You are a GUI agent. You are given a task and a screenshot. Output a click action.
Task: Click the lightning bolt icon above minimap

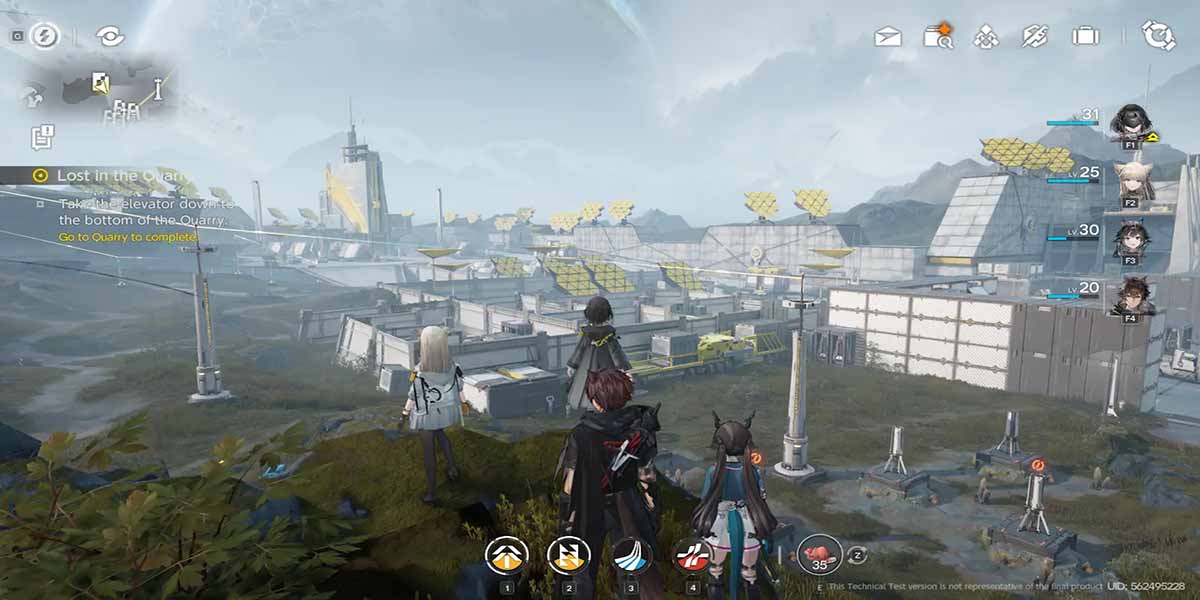(x=44, y=36)
